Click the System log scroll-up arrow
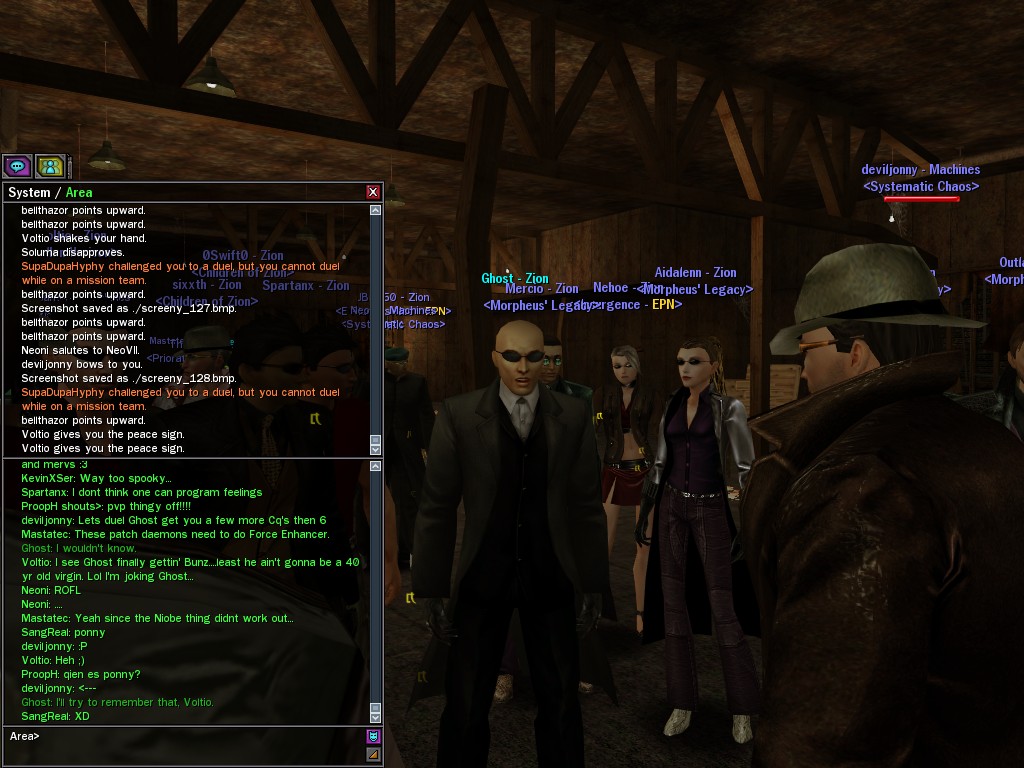Viewport: 1024px width, 768px height. coord(376,210)
